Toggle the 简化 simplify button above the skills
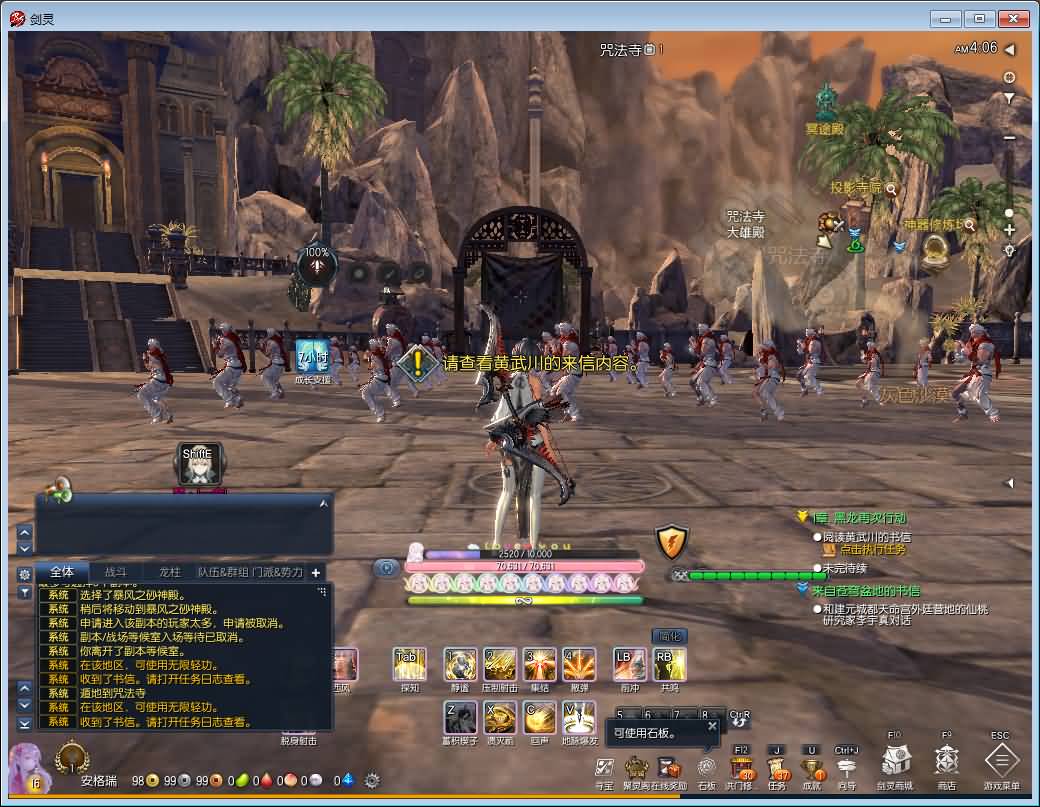This screenshot has height=807, width=1040. pos(669,636)
